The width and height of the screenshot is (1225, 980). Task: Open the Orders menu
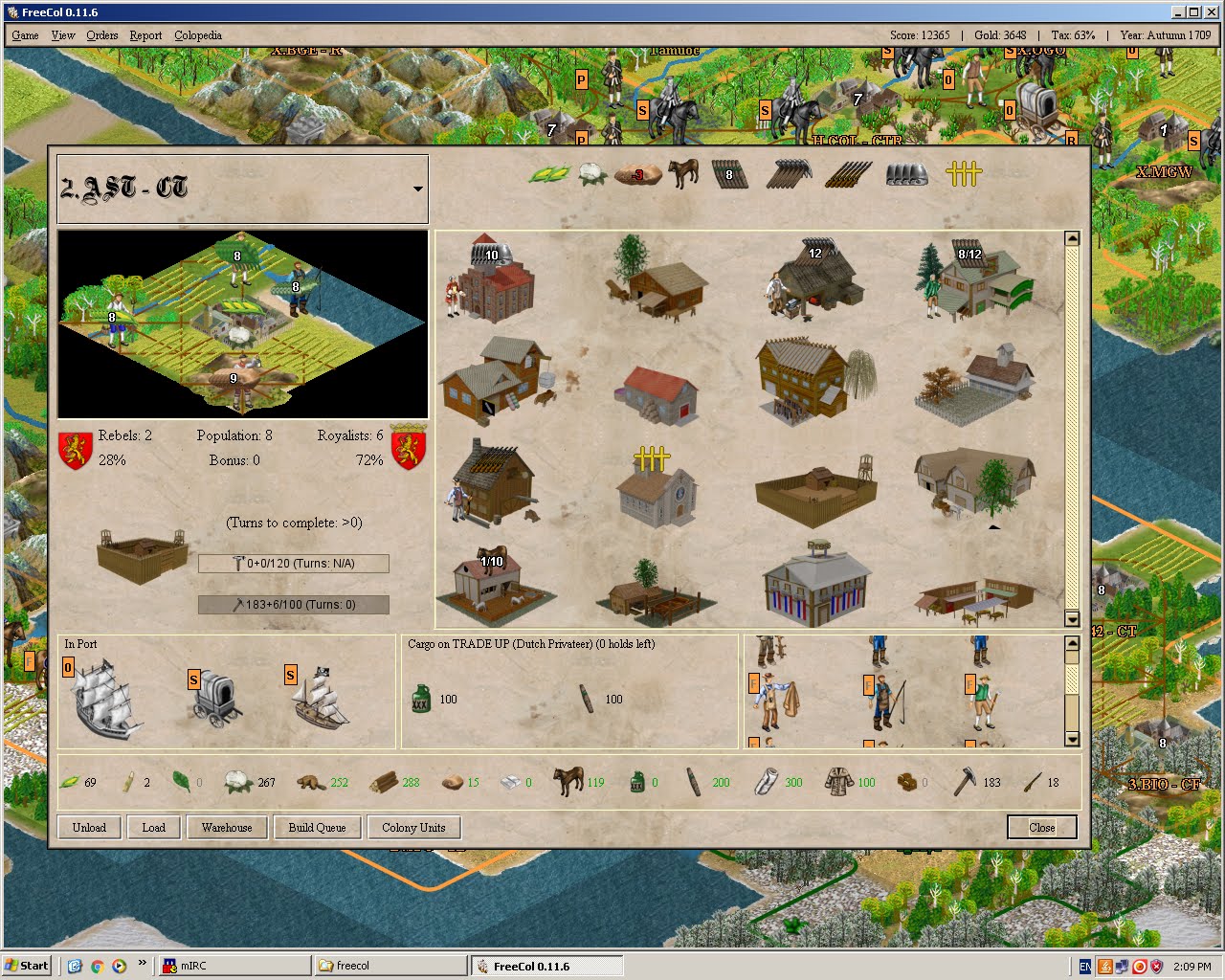pos(101,35)
